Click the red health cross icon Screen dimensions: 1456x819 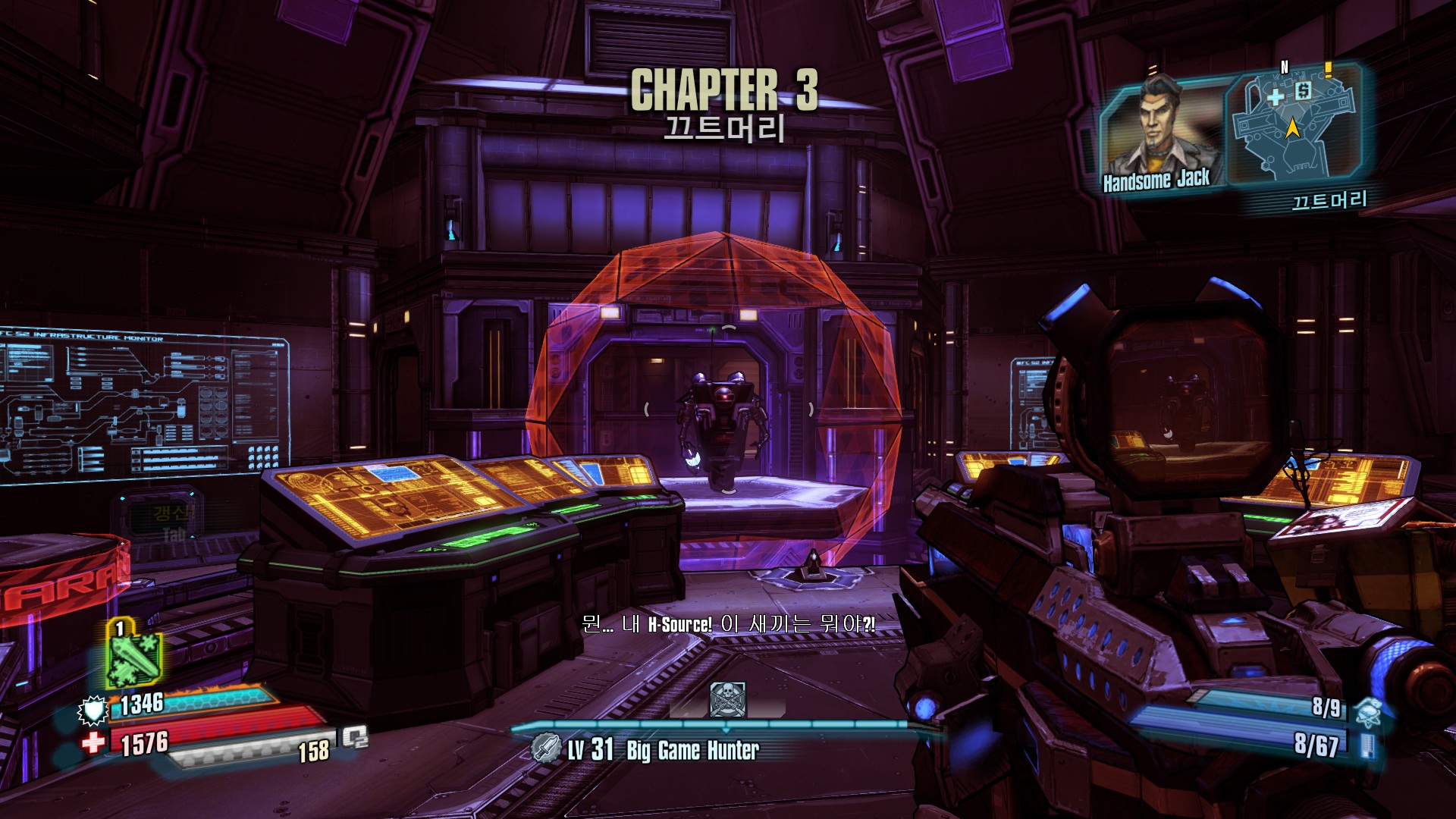[x=93, y=742]
